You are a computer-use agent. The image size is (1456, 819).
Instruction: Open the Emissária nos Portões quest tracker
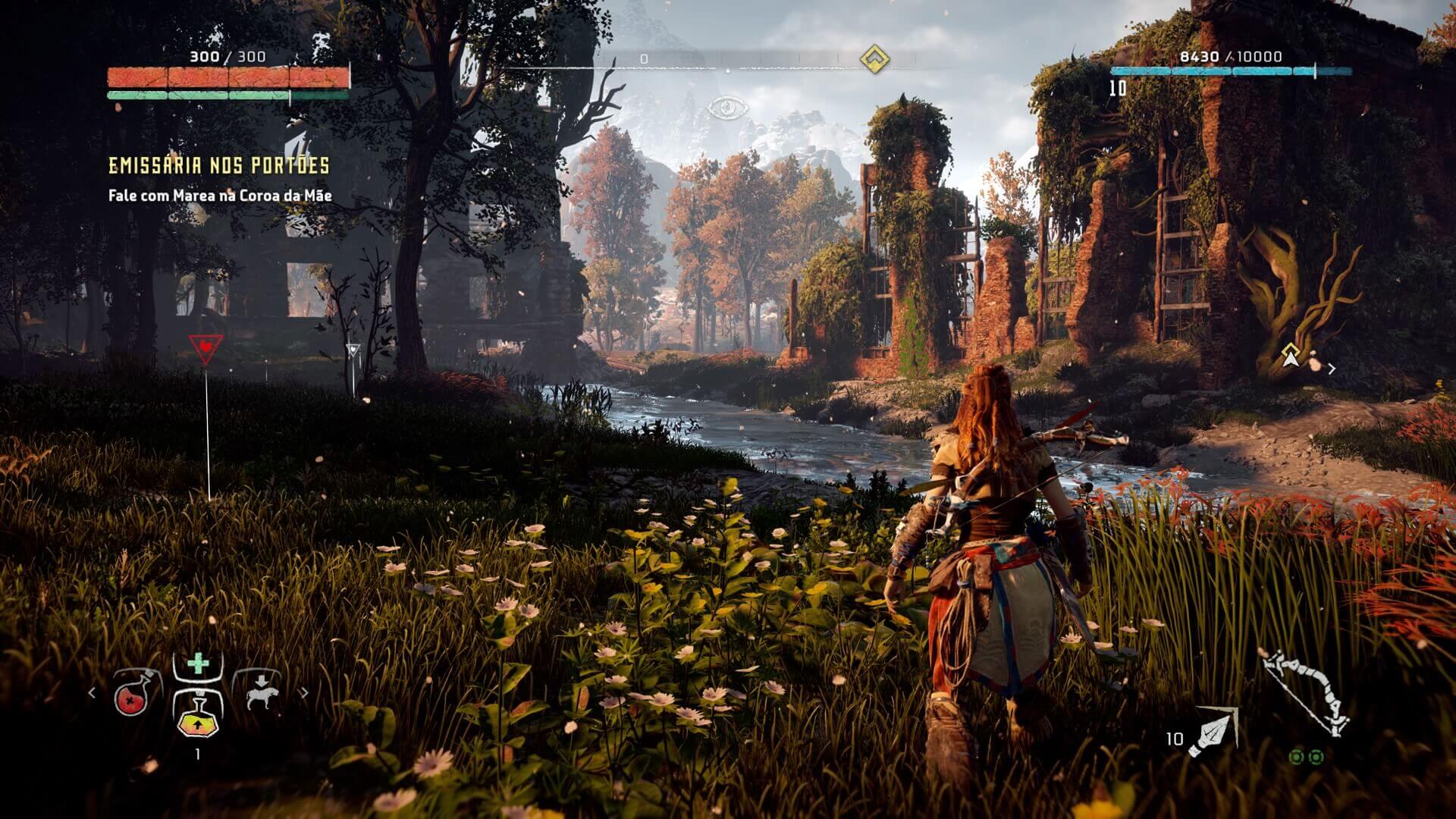[x=218, y=166]
